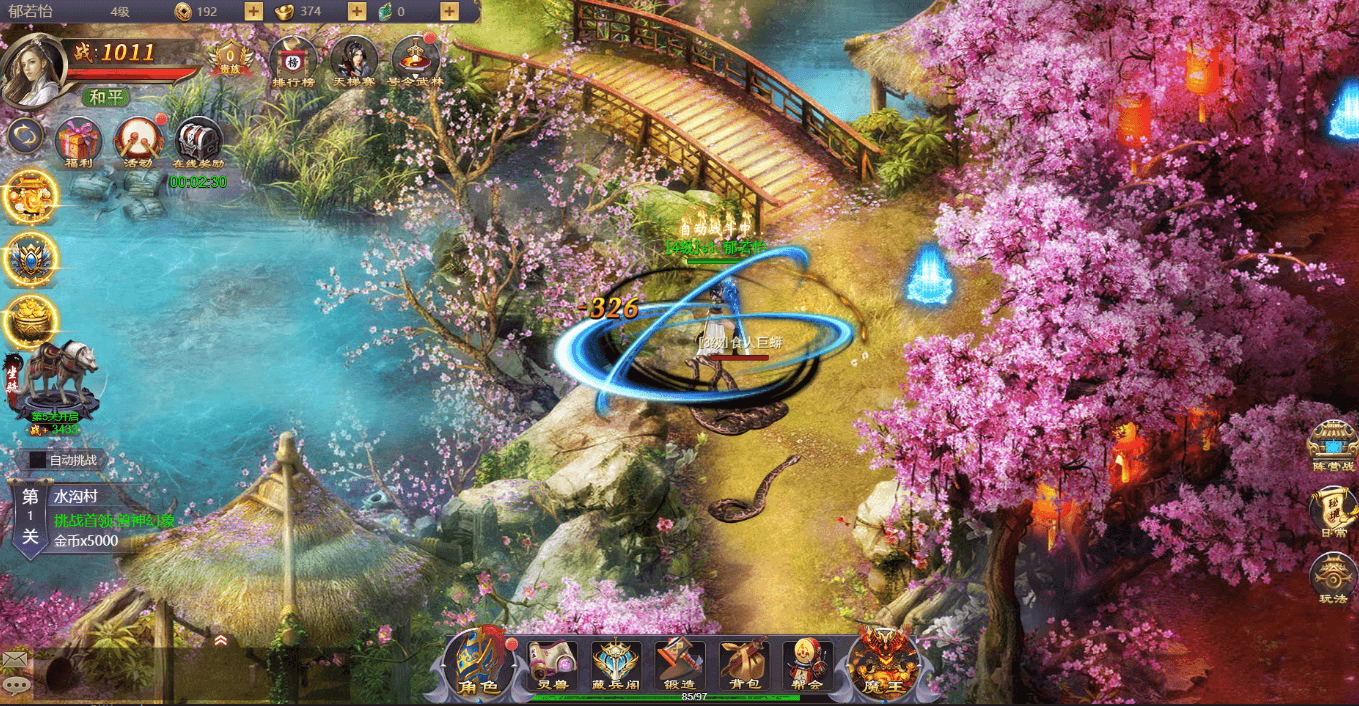Screen dimensions: 1359x706
Task: Toggle the 自动挑战 auto-challenge checkbox
Action: pyautogui.click(x=38, y=460)
